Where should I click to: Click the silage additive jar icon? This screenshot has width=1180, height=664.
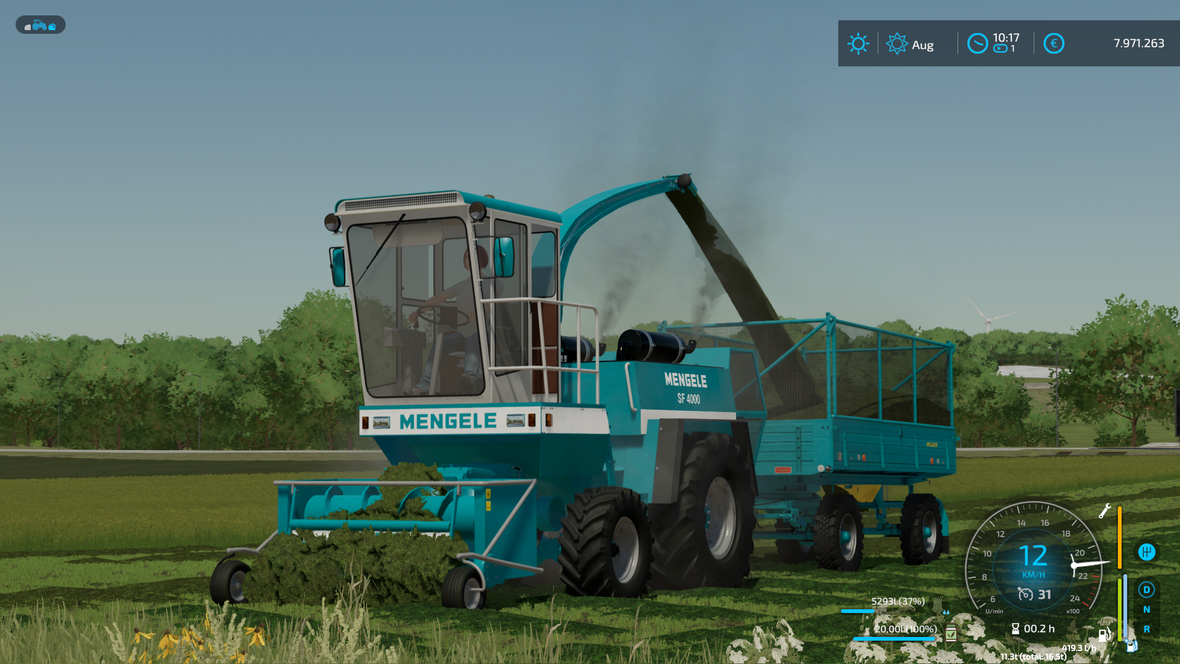(951, 634)
